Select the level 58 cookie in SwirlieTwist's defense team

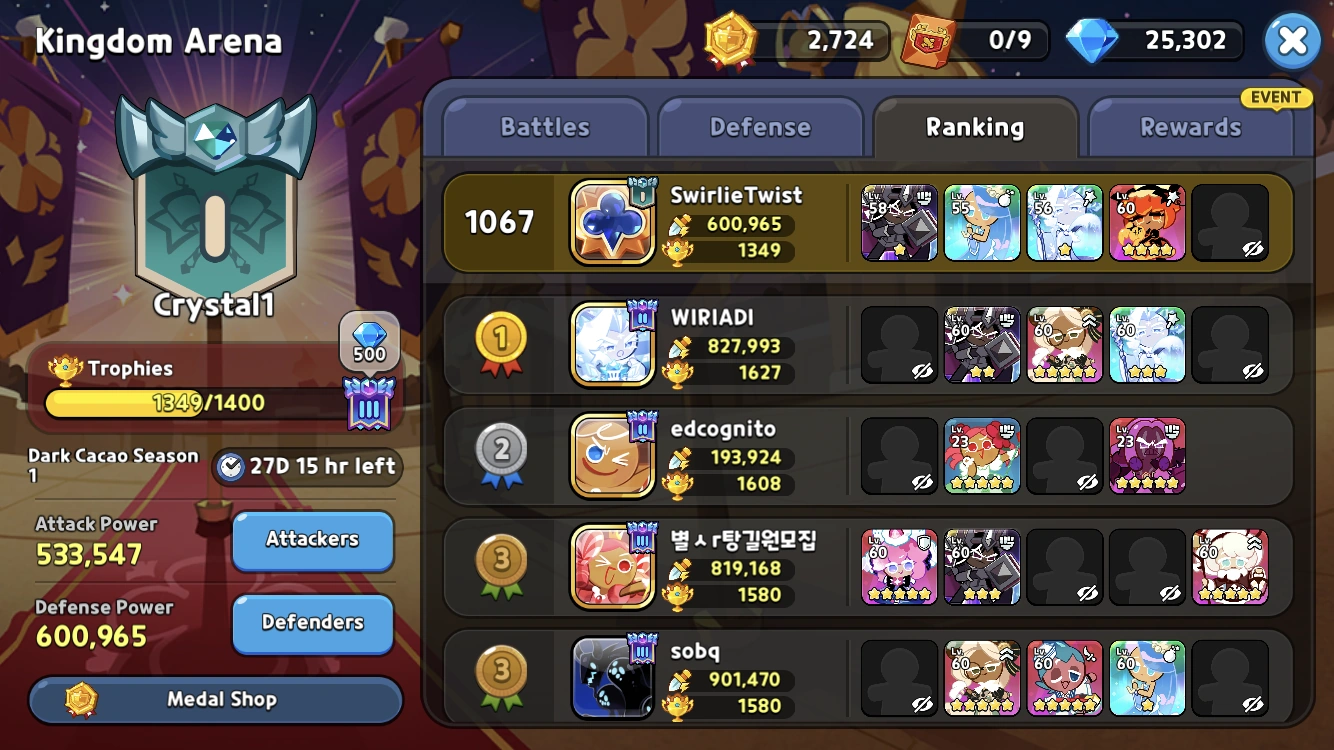click(x=898, y=221)
